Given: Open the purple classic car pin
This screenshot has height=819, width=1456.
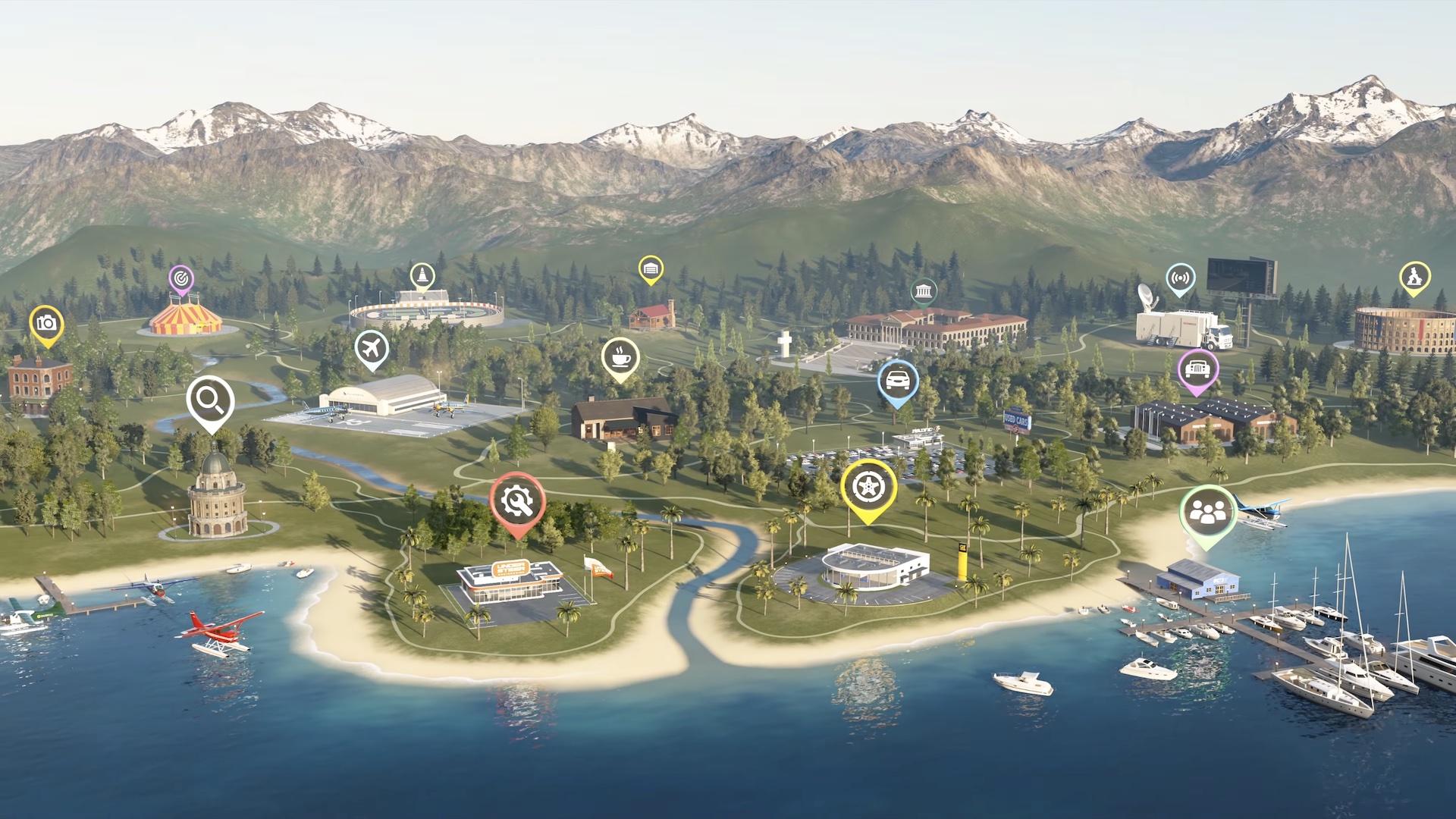Looking at the screenshot, I should point(1197,369).
